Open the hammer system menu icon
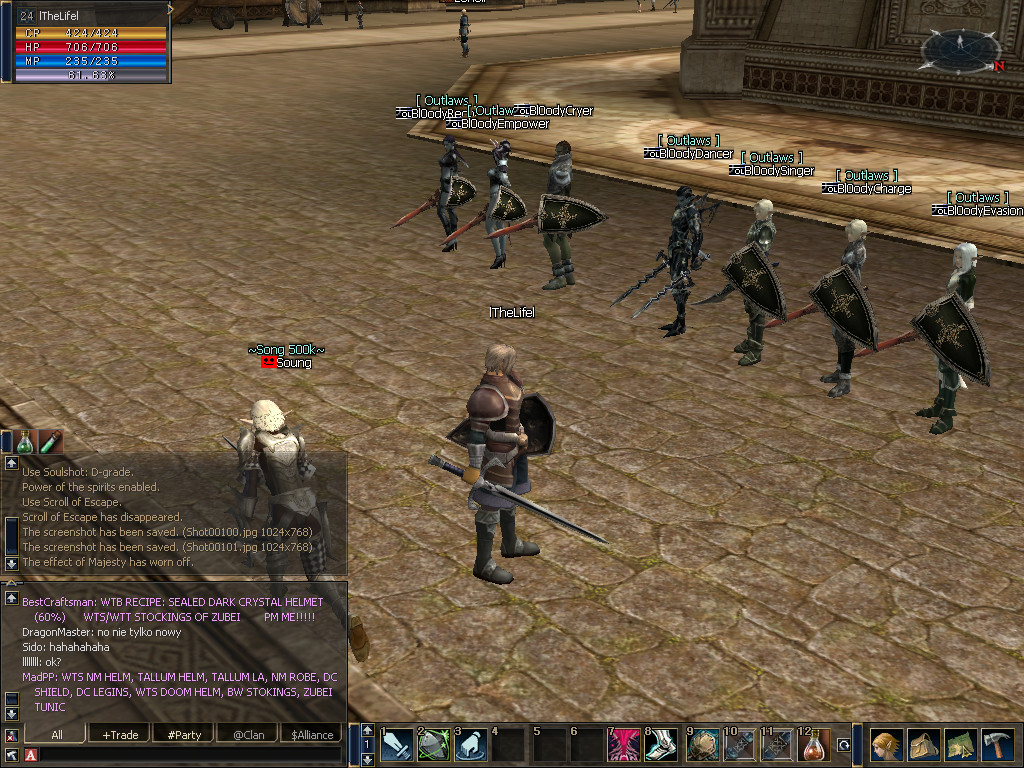 pyautogui.click(x=997, y=745)
